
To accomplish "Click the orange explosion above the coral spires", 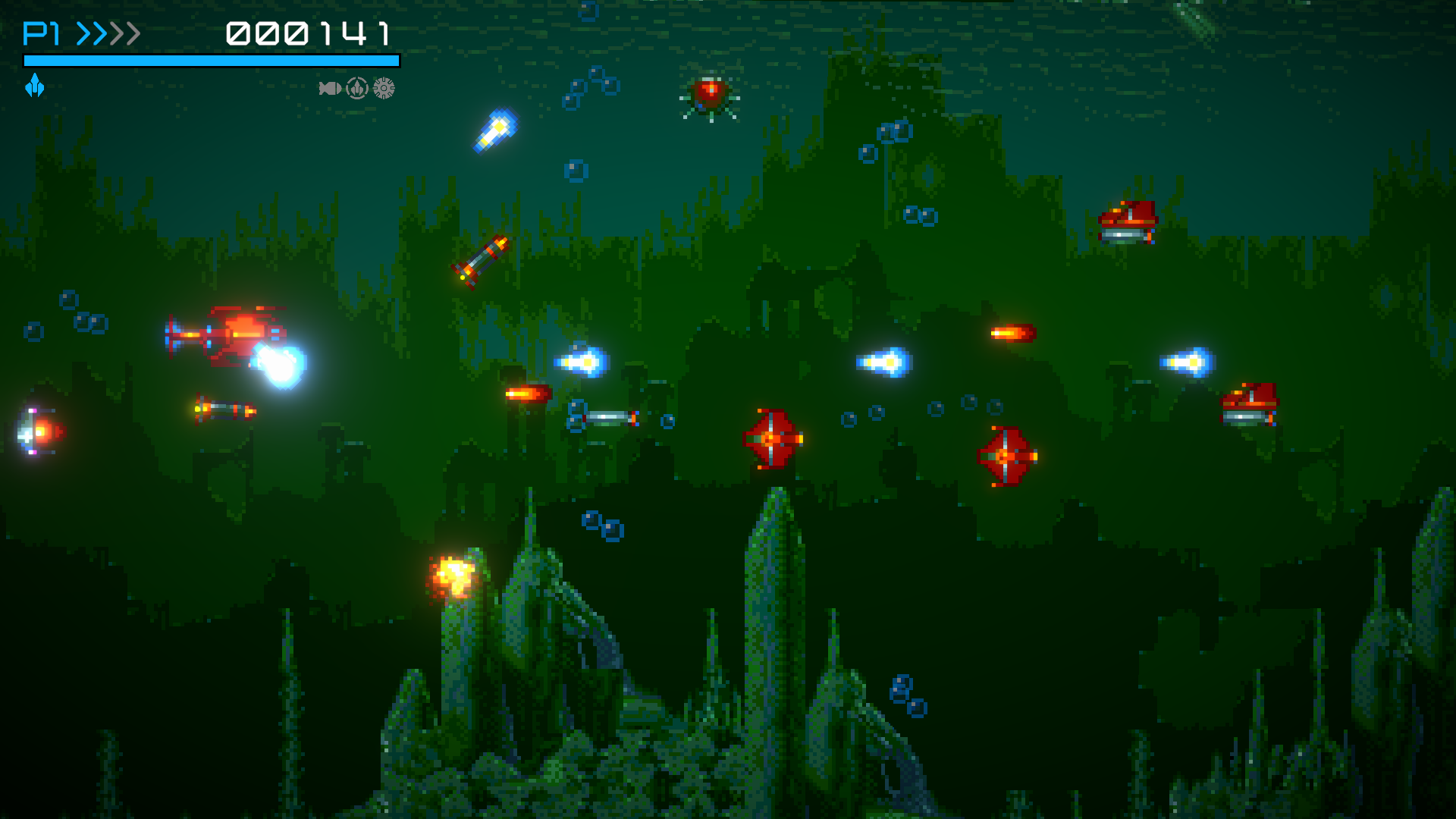I will pyautogui.click(x=450, y=575).
